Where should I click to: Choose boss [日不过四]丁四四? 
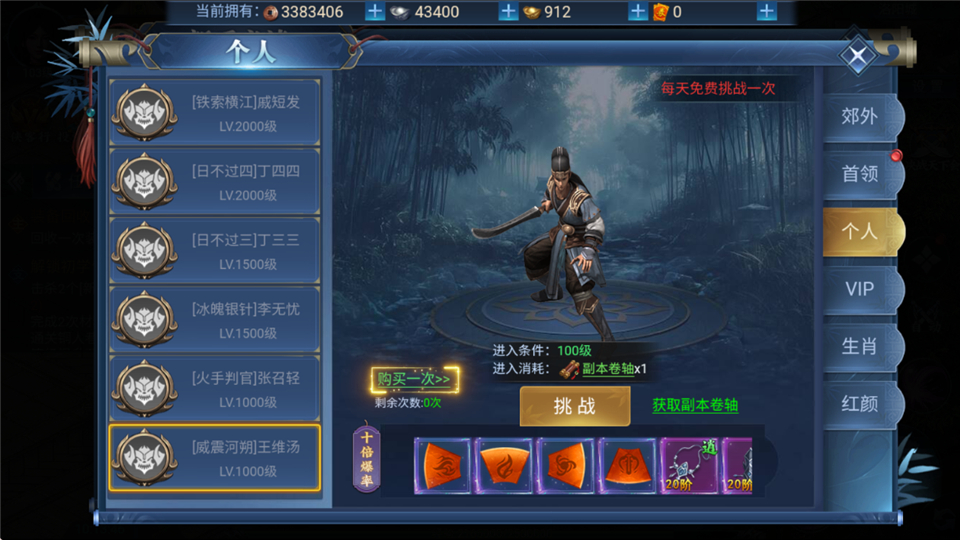coord(215,181)
